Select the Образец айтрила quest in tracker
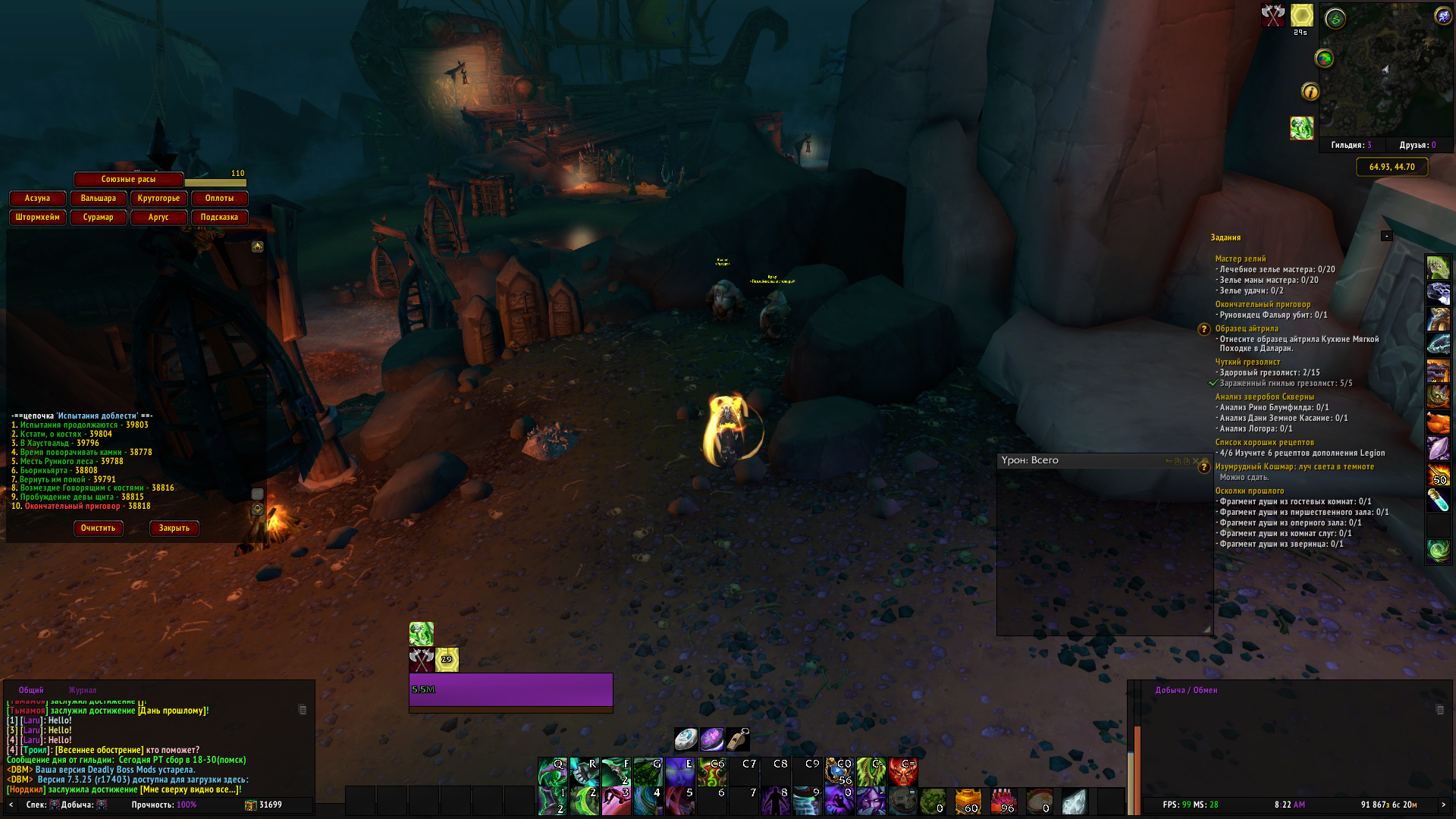The width and height of the screenshot is (1456, 819). coord(1247,328)
